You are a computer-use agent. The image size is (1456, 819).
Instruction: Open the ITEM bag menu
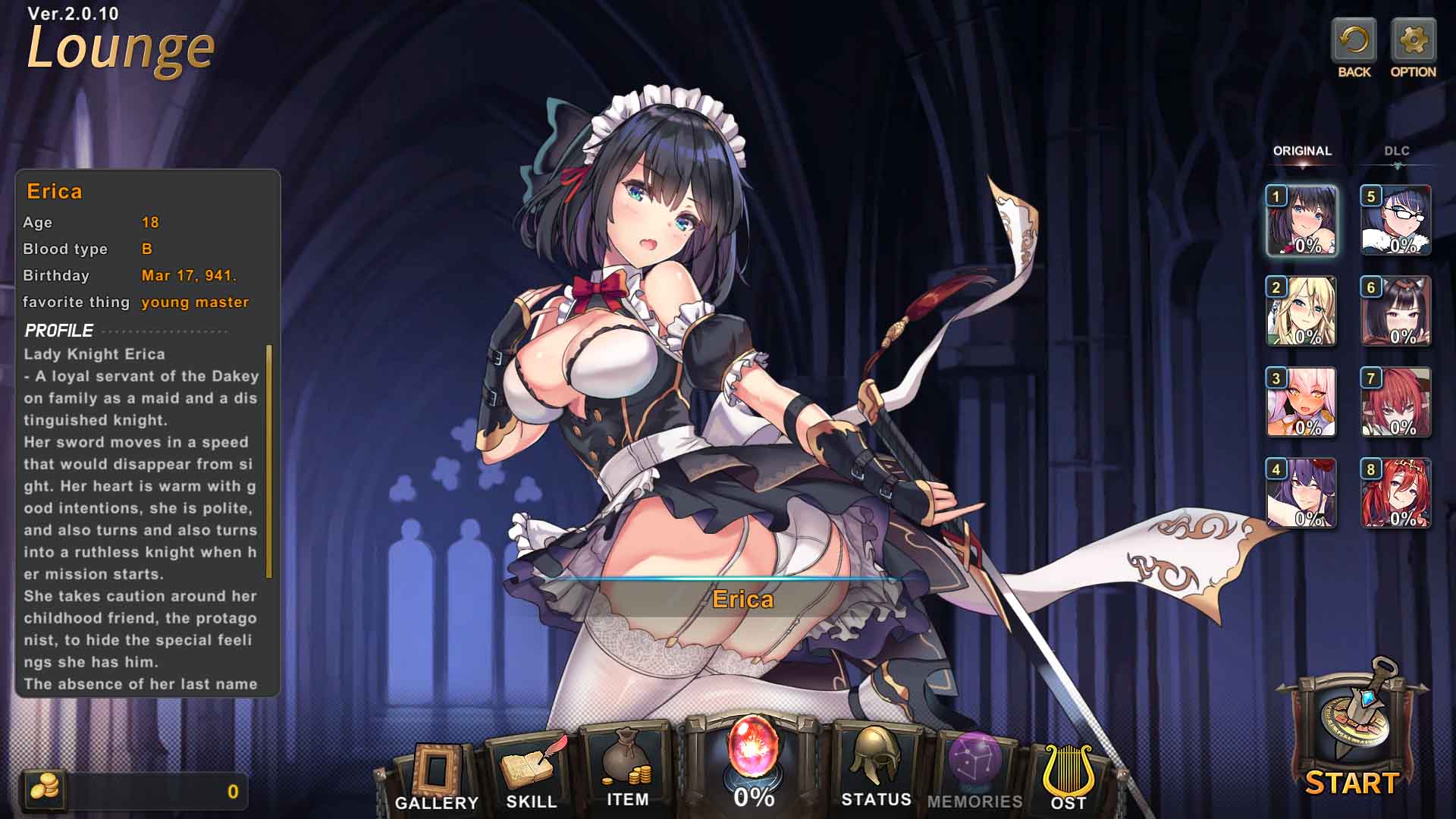pyautogui.click(x=627, y=770)
